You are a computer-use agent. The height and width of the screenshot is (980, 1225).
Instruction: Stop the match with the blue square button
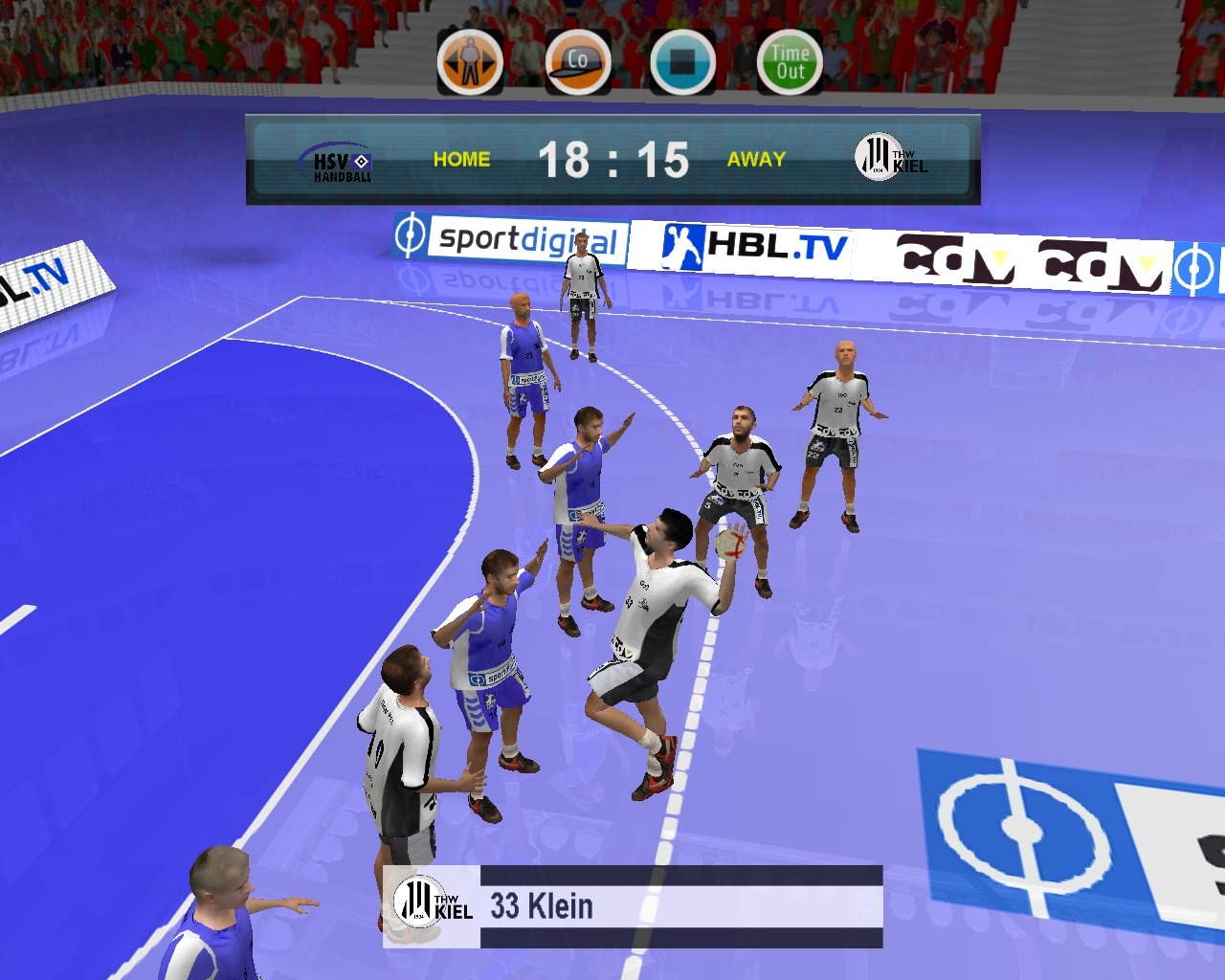(x=682, y=63)
